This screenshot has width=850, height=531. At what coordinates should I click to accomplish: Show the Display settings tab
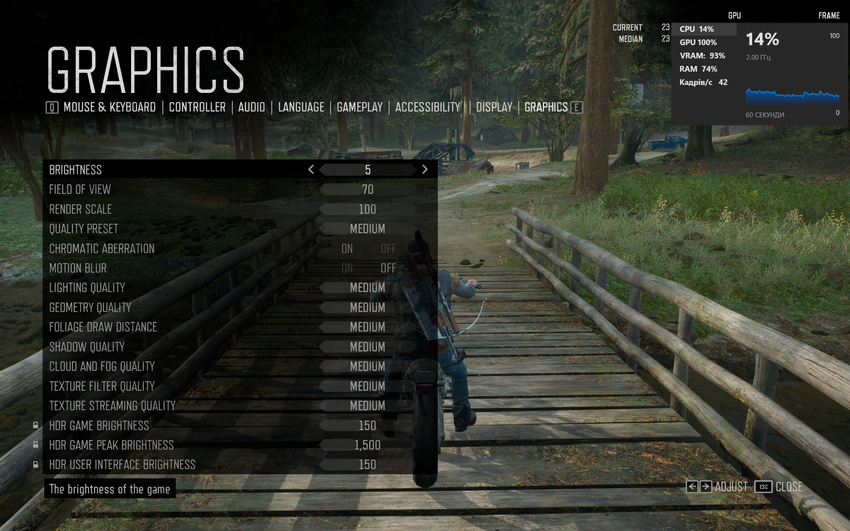click(x=494, y=107)
